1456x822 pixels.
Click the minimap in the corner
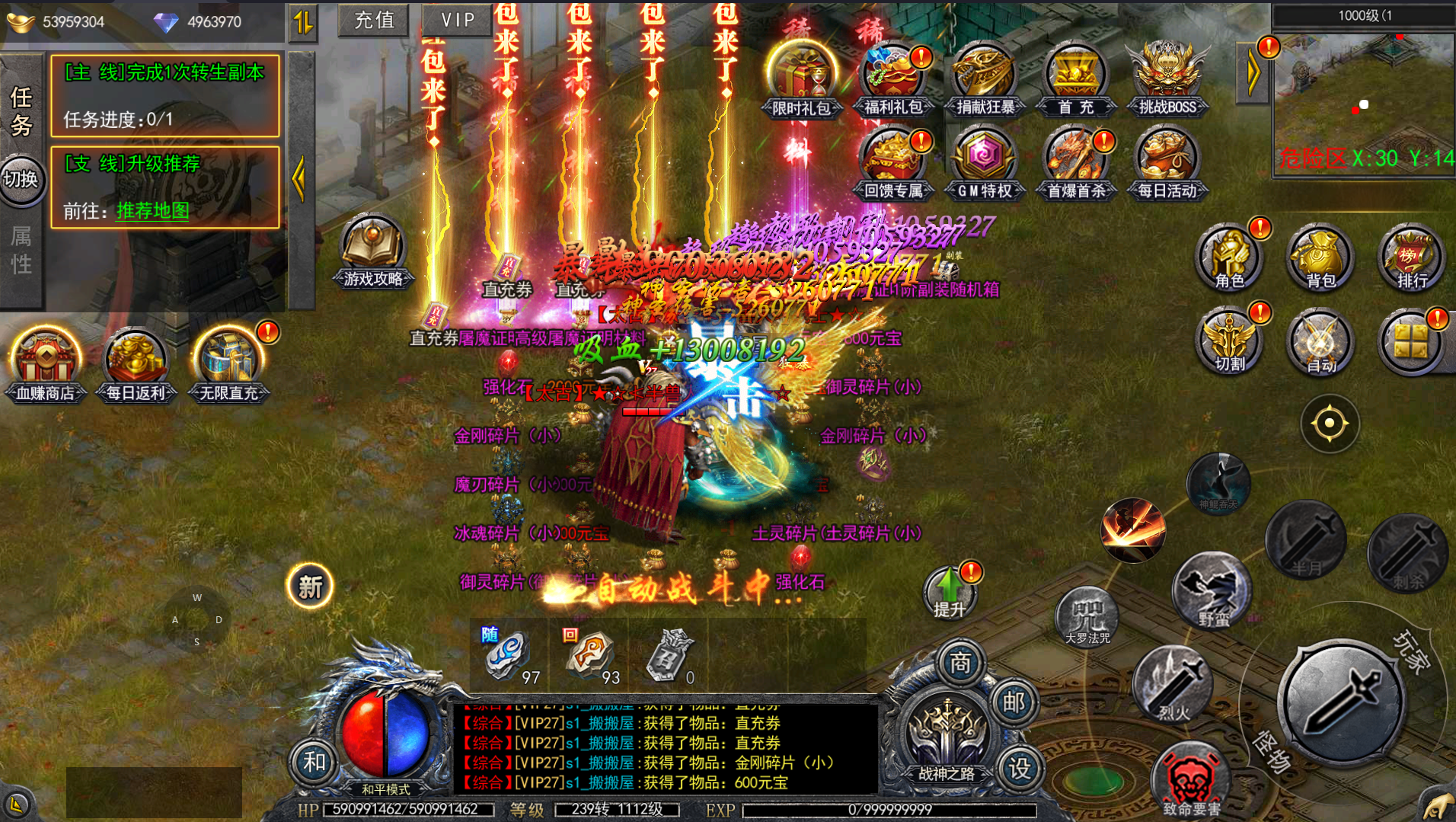pos(1363,103)
